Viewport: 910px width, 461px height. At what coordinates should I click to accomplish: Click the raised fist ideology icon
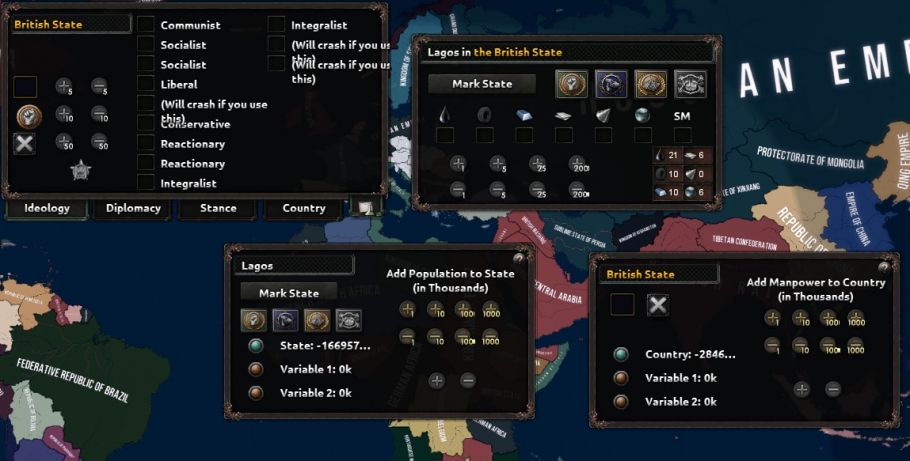27,115
